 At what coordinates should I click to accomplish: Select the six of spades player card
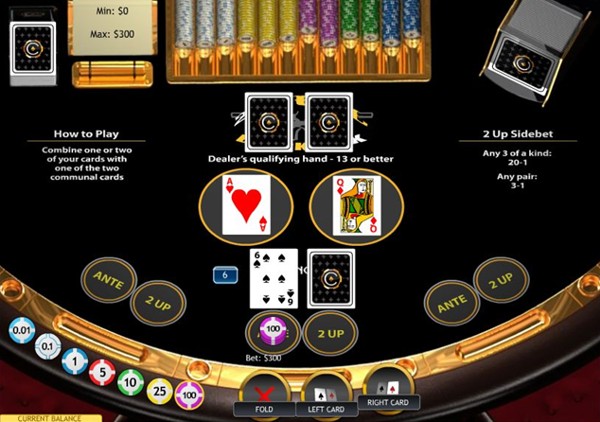pyautogui.click(x=273, y=278)
